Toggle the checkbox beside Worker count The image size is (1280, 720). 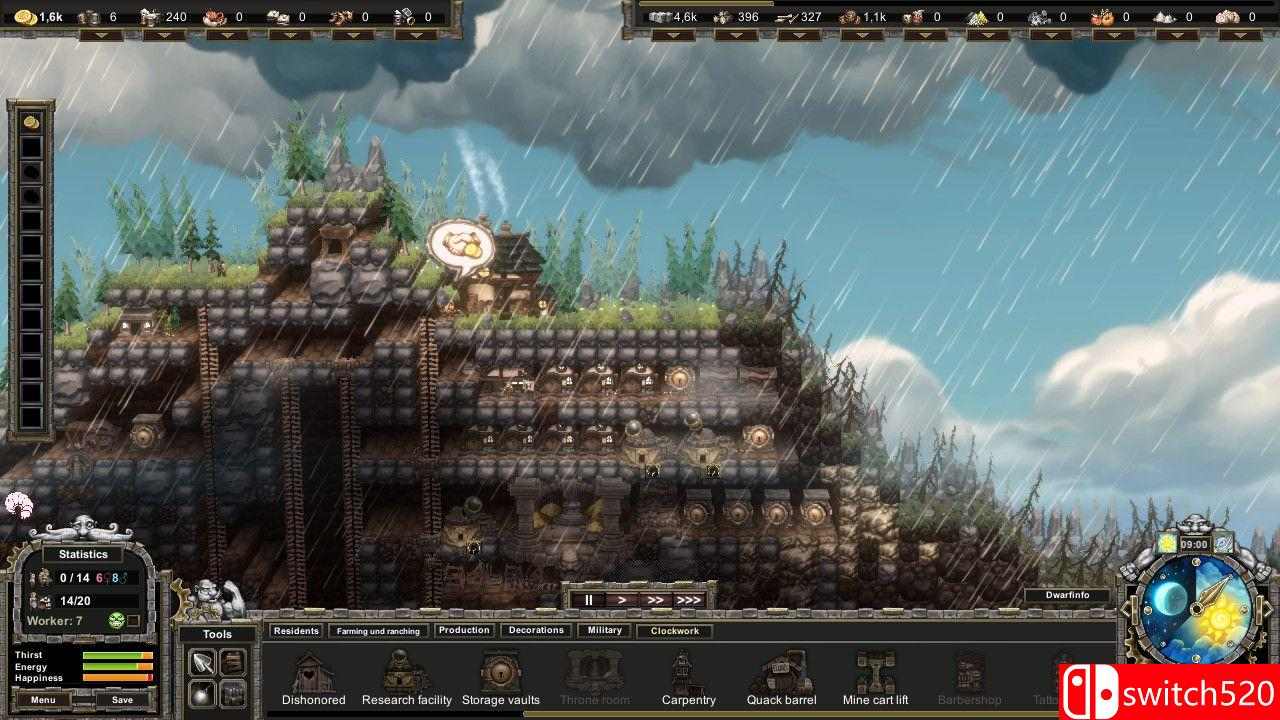pos(132,620)
